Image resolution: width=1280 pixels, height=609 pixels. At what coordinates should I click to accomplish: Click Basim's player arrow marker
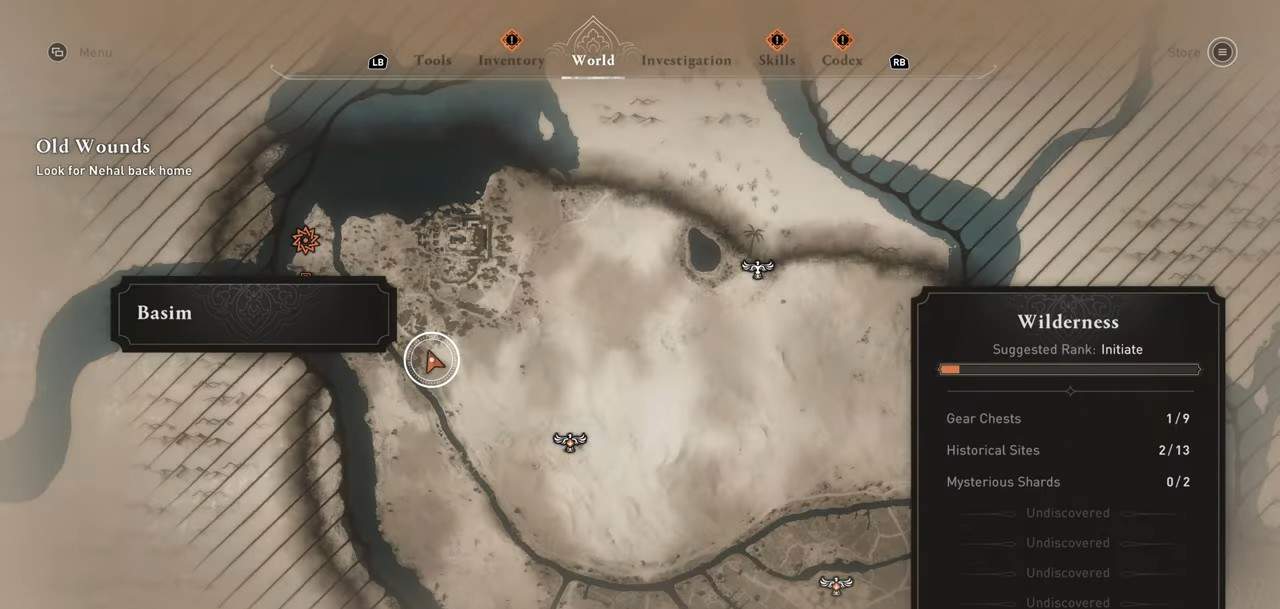click(432, 361)
